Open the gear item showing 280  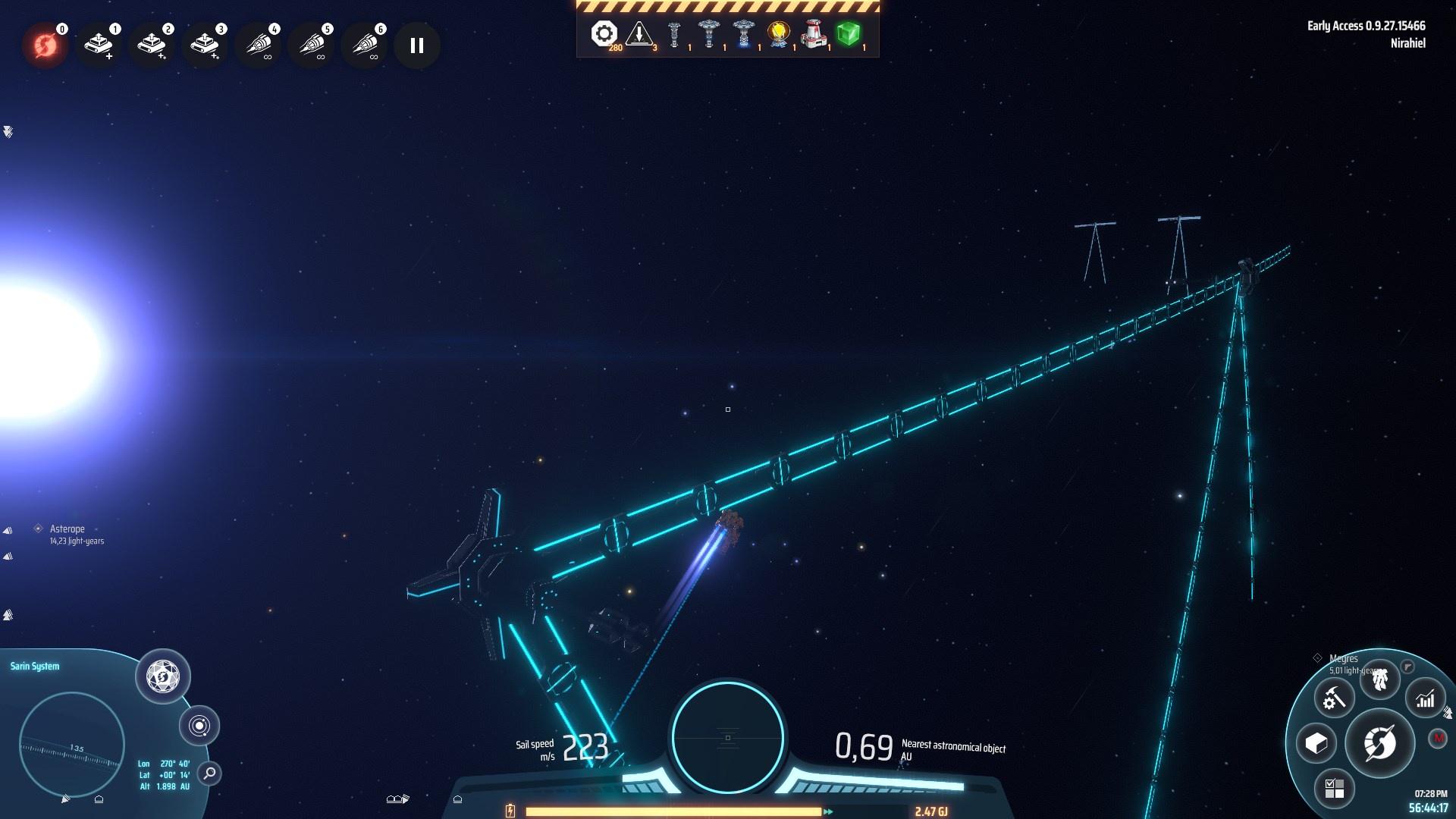[604, 34]
